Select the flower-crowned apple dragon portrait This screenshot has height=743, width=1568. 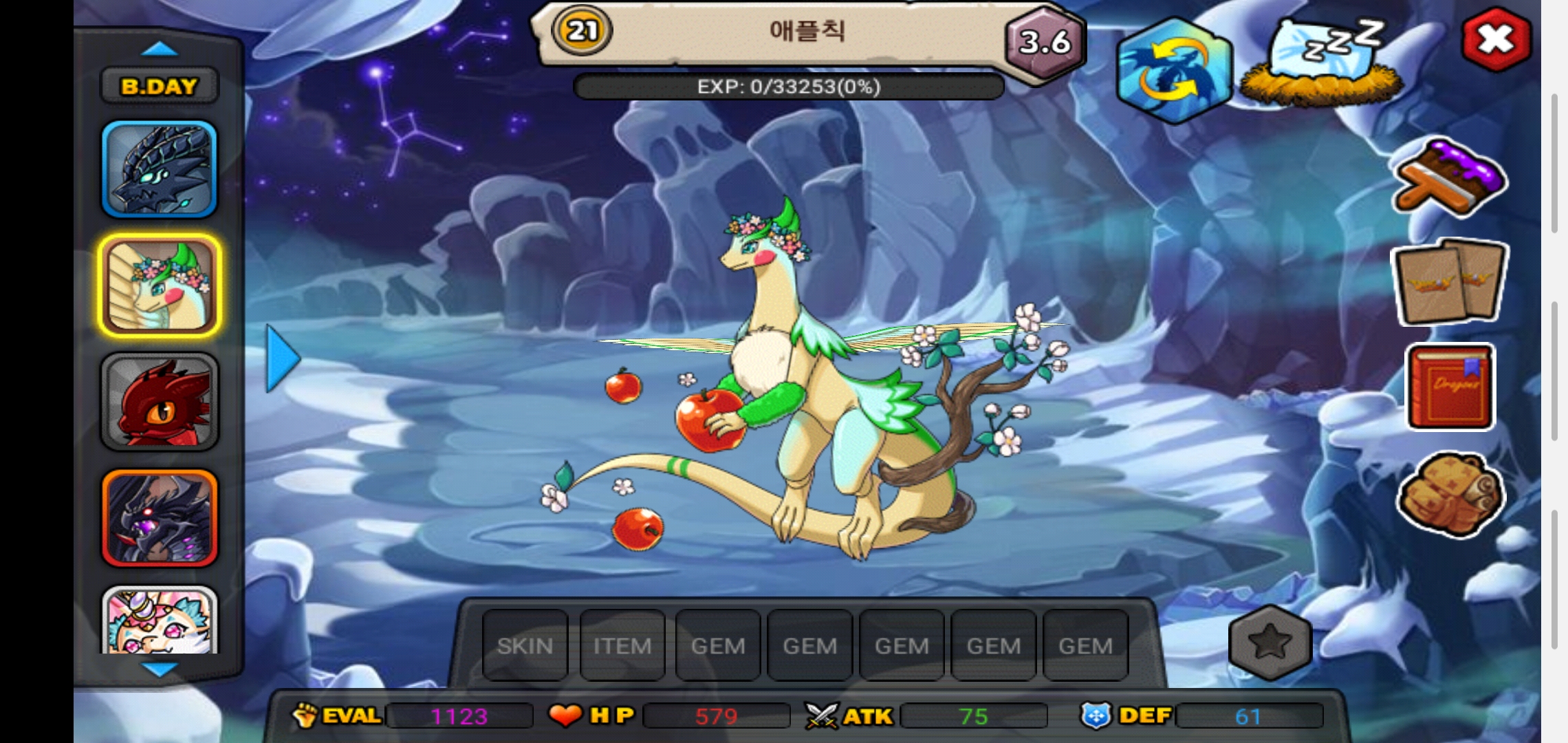tap(160, 286)
